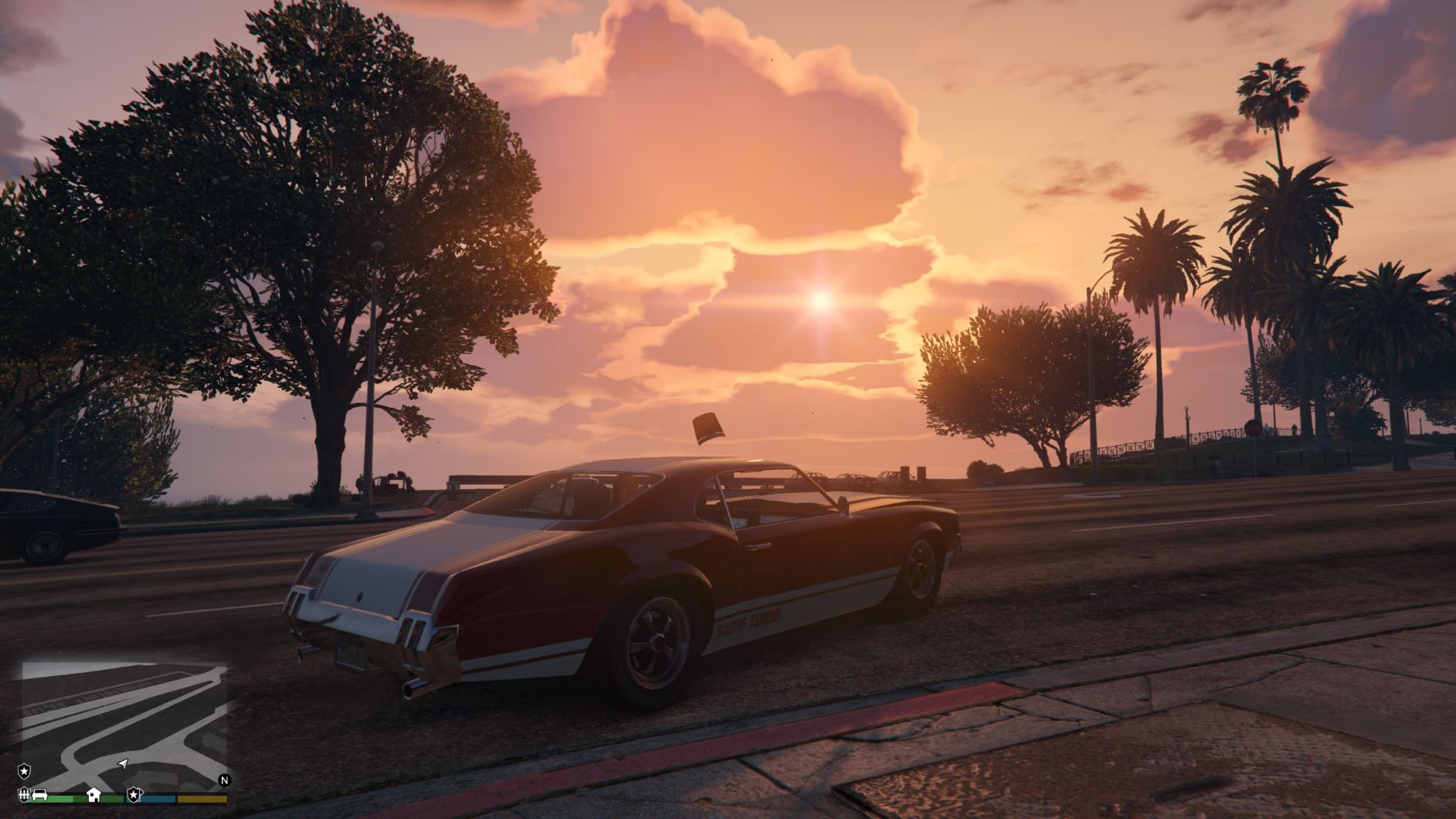This screenshot has height=819, width=1456.
Task: Click the player arrow on the minimap
Action: [x=122, y=764]
